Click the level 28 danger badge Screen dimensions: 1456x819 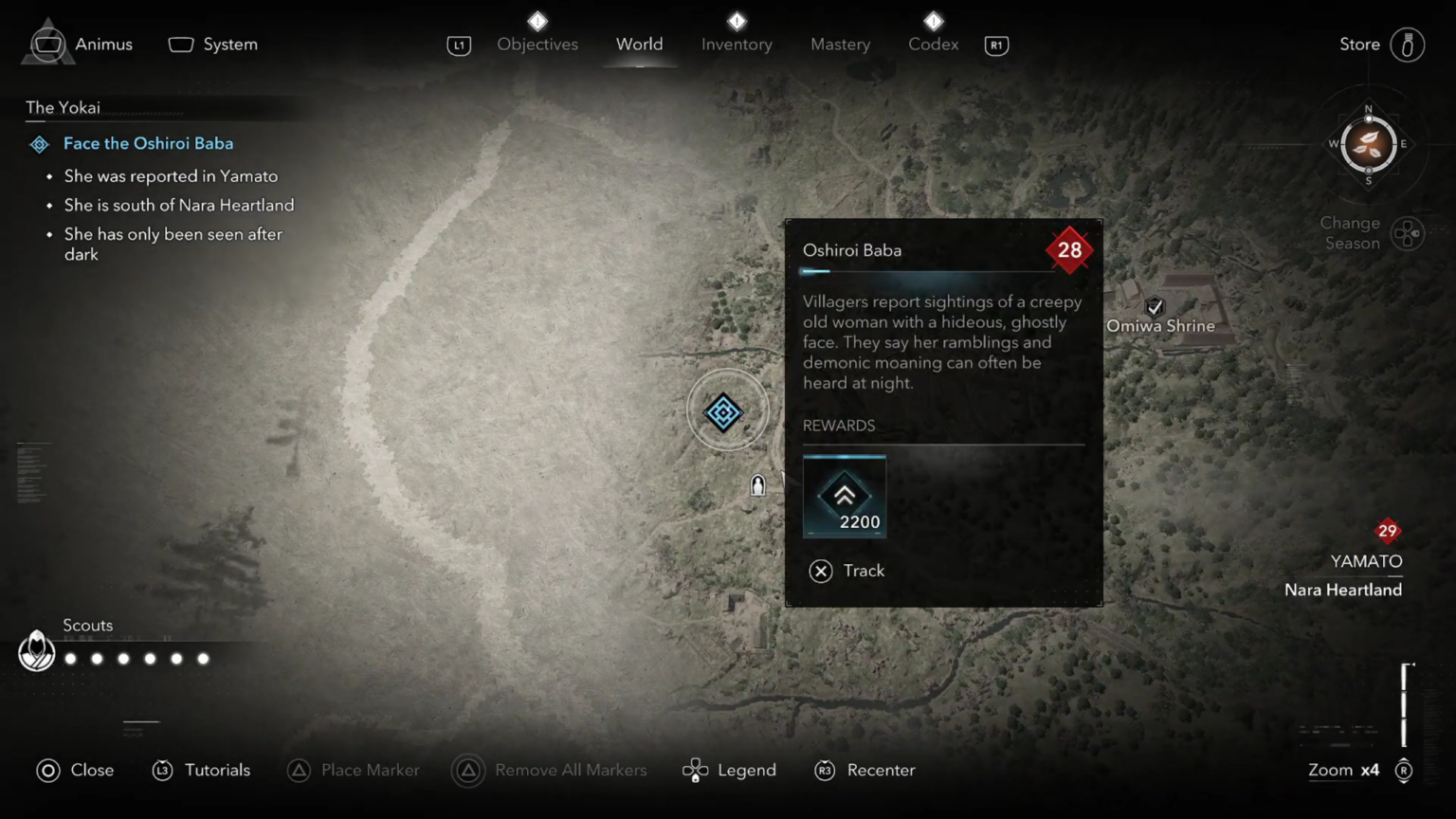(1069, 250)
